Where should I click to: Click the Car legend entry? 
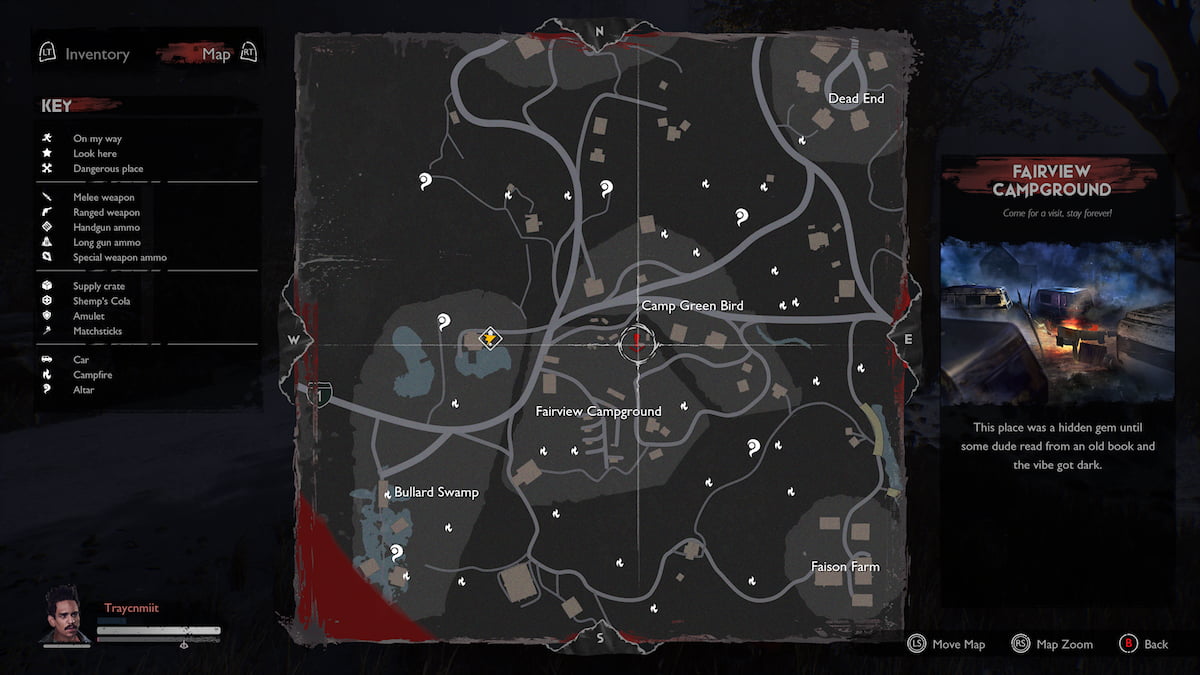point(81,360)
